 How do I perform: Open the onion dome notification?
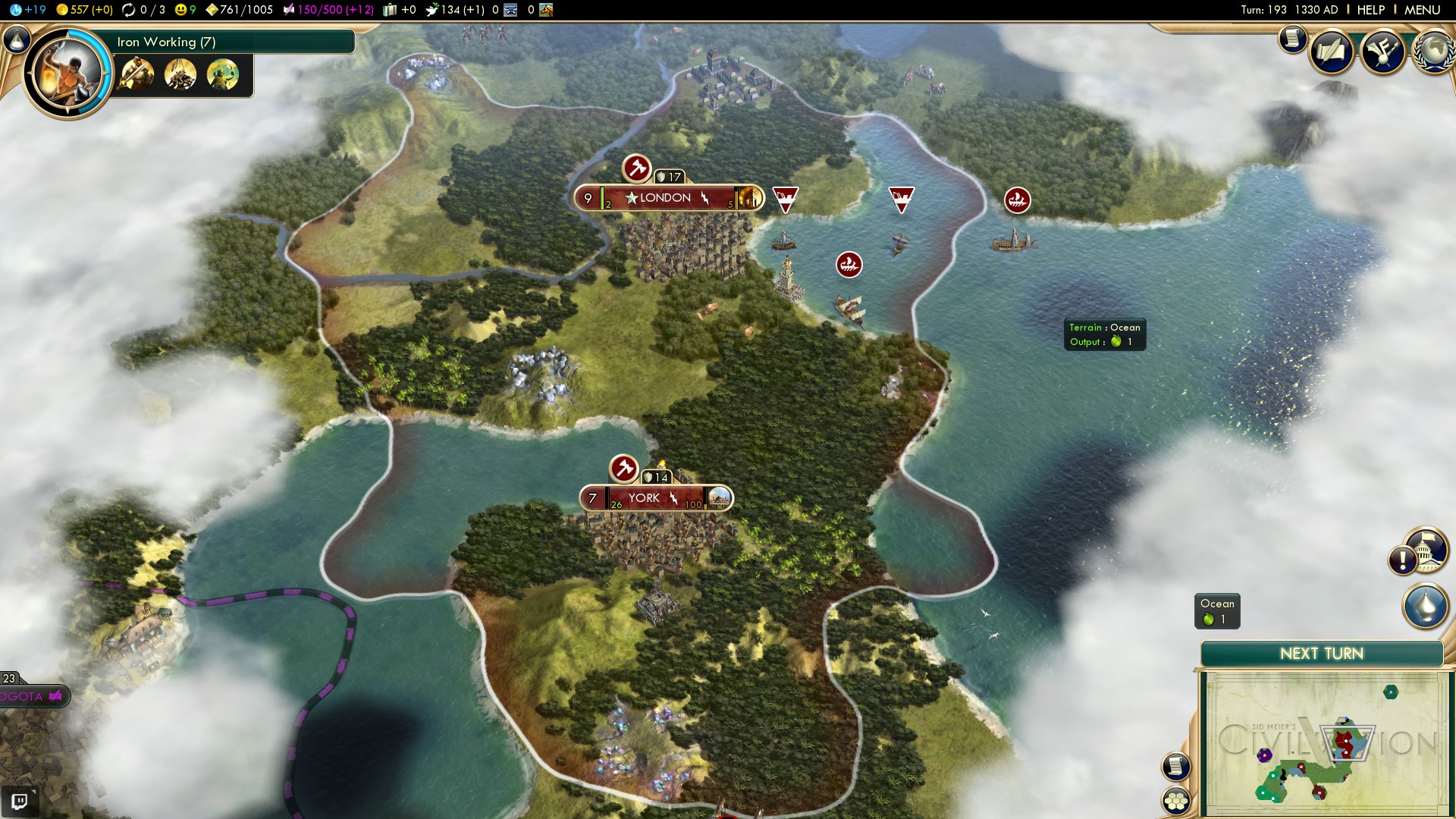pyautogui.click(x=1425, y=606)
